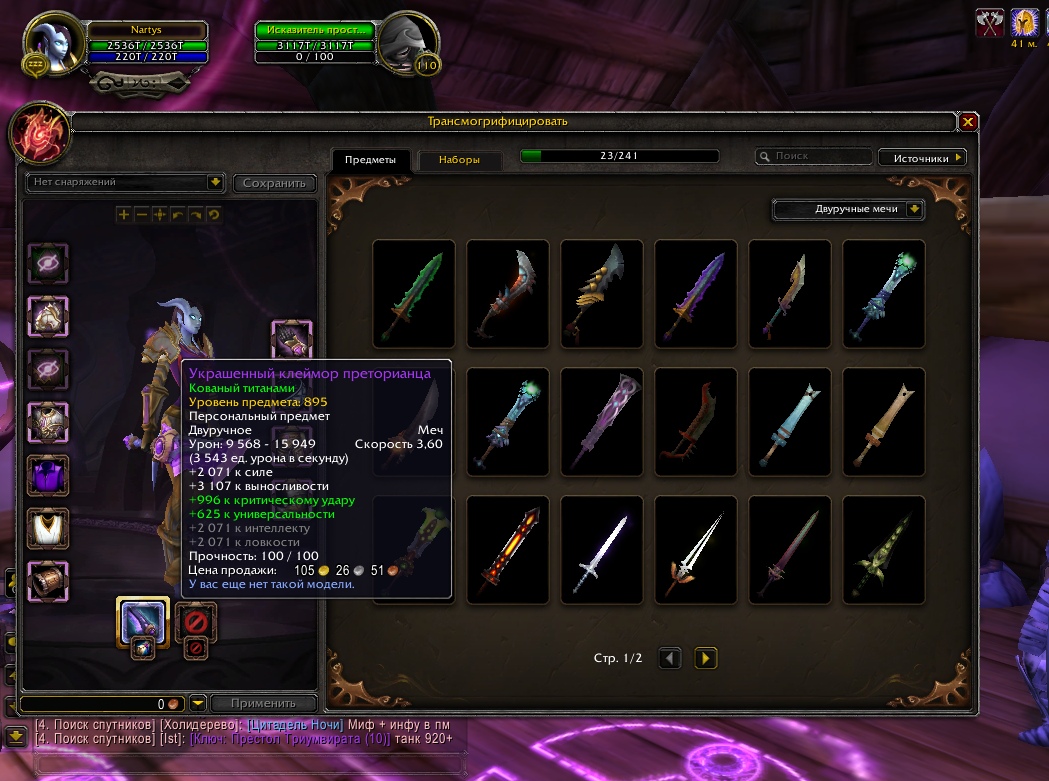The height and width of the screenshot is (781, 1049).
Task: Go to the next page of swords
Action: pyautogui.click(x=706, y=658)
